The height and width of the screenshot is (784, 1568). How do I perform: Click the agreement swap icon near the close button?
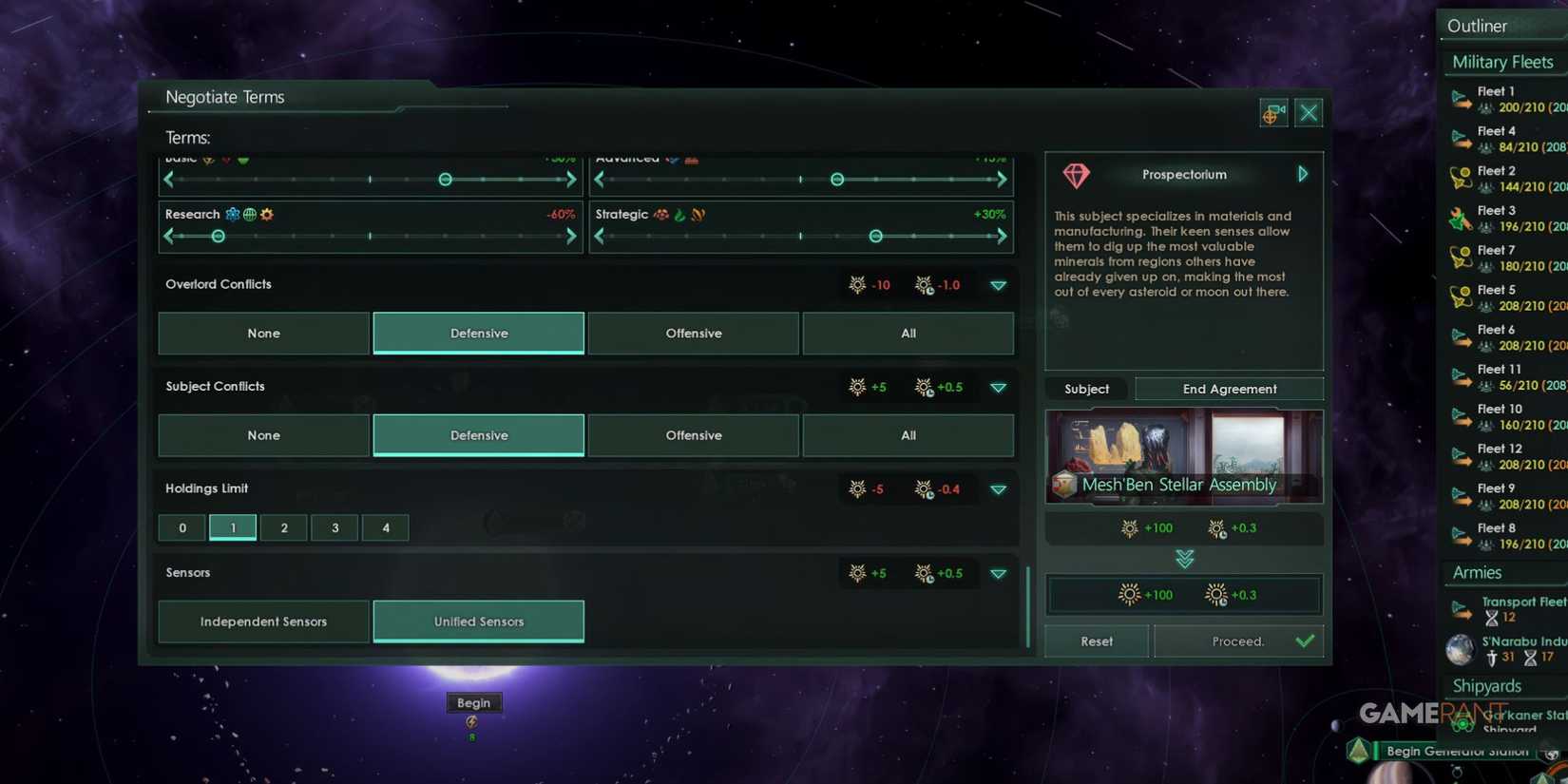[x=1272, y=112]
